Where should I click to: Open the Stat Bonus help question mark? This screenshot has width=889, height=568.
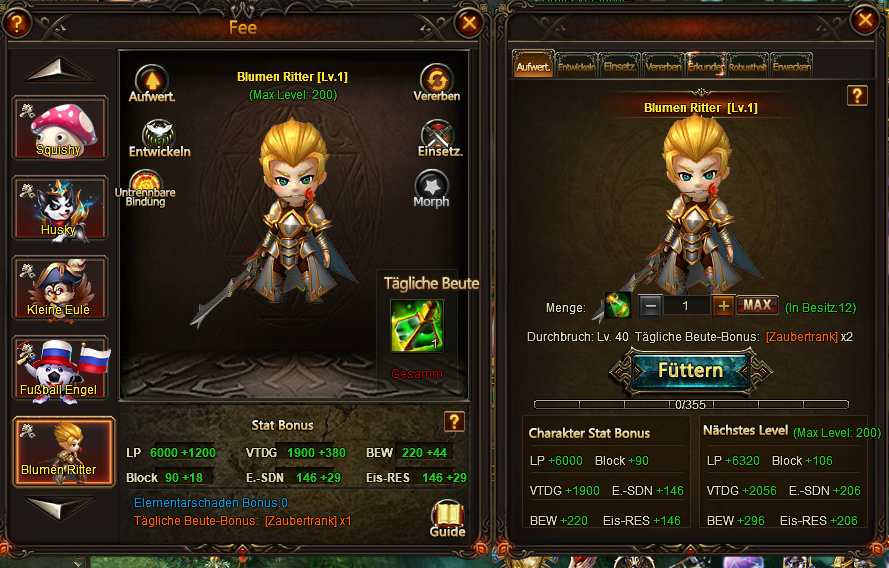point(454,422)
